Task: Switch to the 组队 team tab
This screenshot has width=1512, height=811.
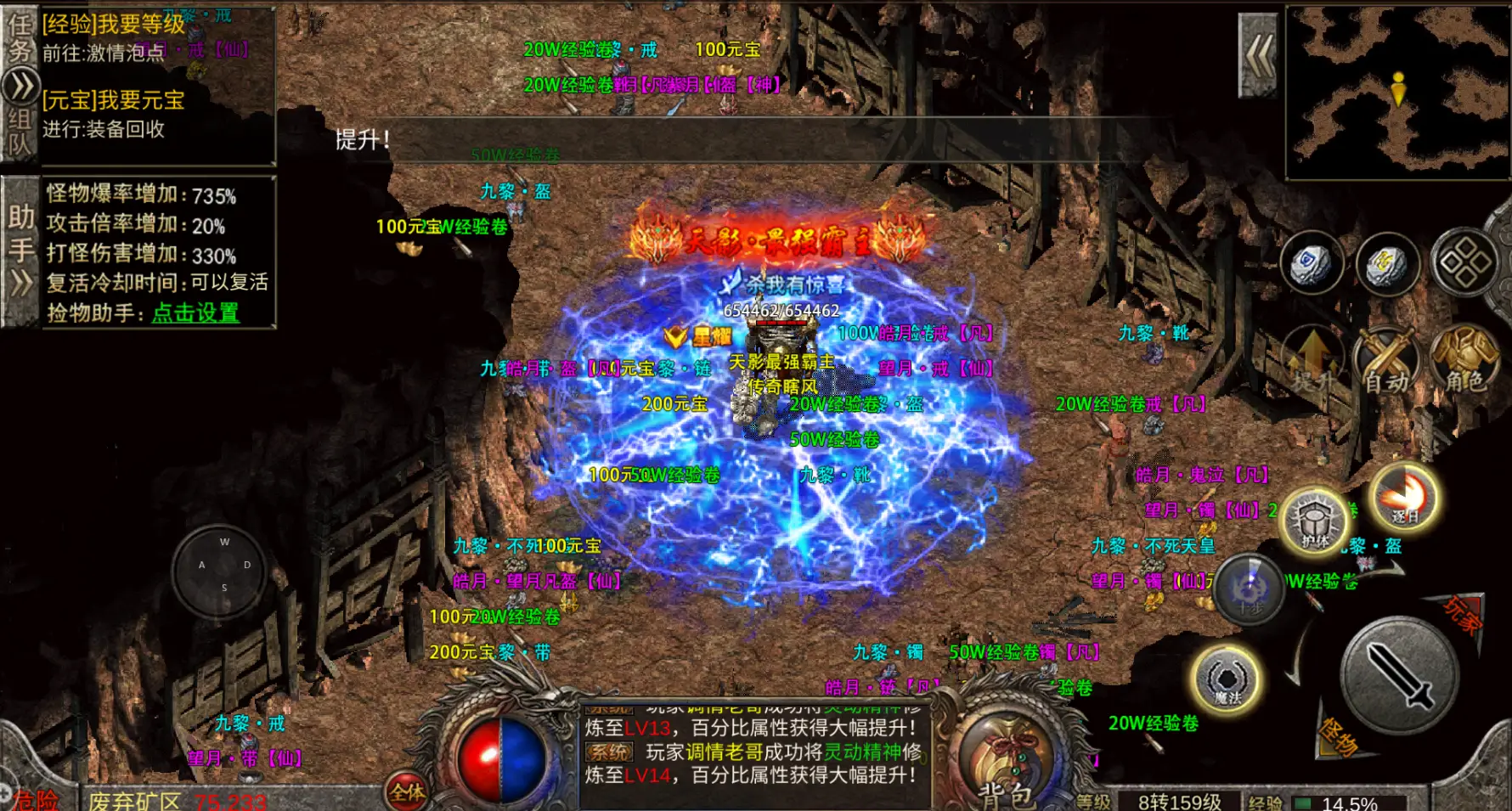Action: pos(20,132)
